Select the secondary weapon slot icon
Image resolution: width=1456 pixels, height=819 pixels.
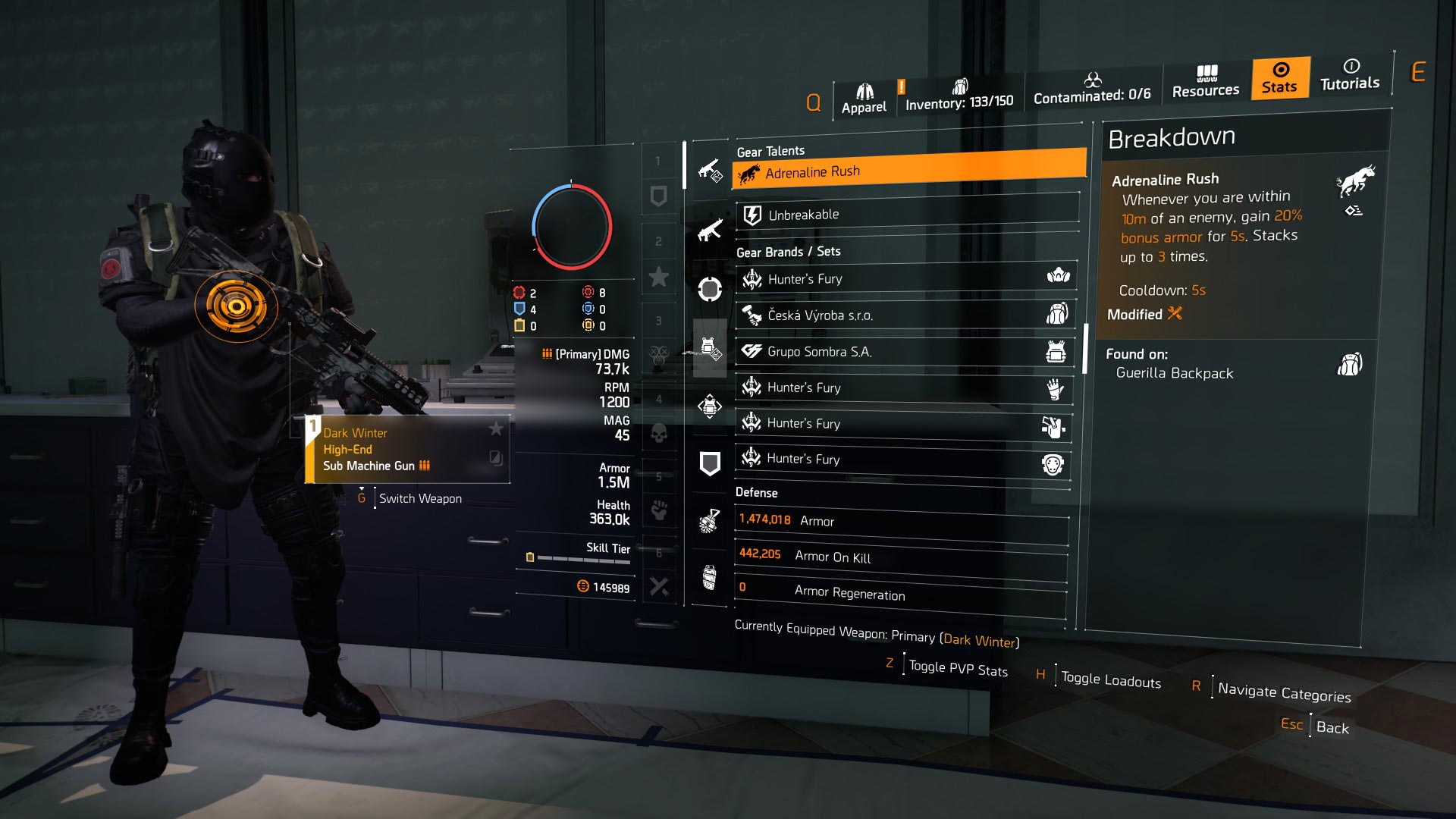709,232
